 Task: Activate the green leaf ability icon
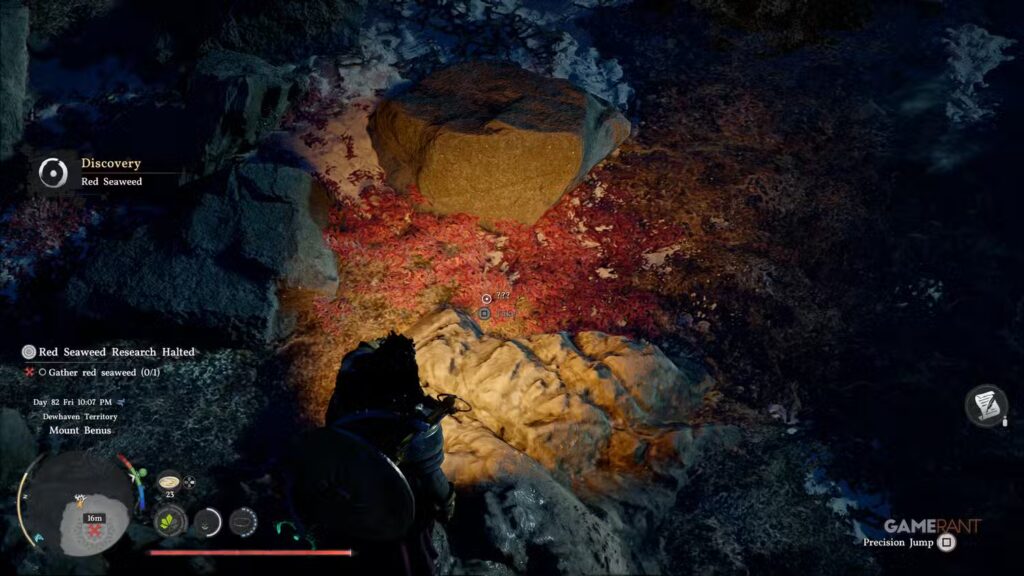click(170, 521)
